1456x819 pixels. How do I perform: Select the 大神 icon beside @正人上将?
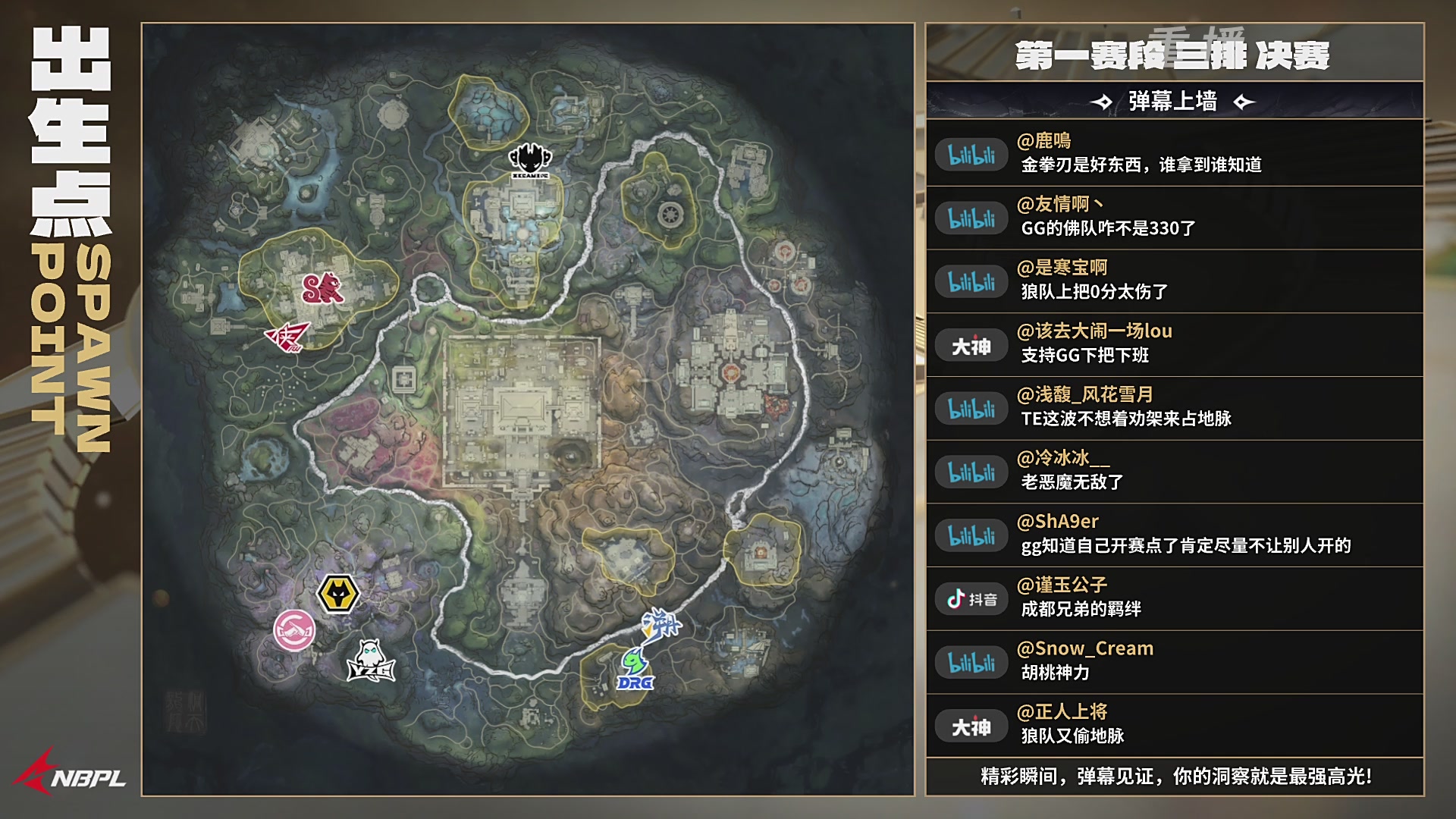971,725
